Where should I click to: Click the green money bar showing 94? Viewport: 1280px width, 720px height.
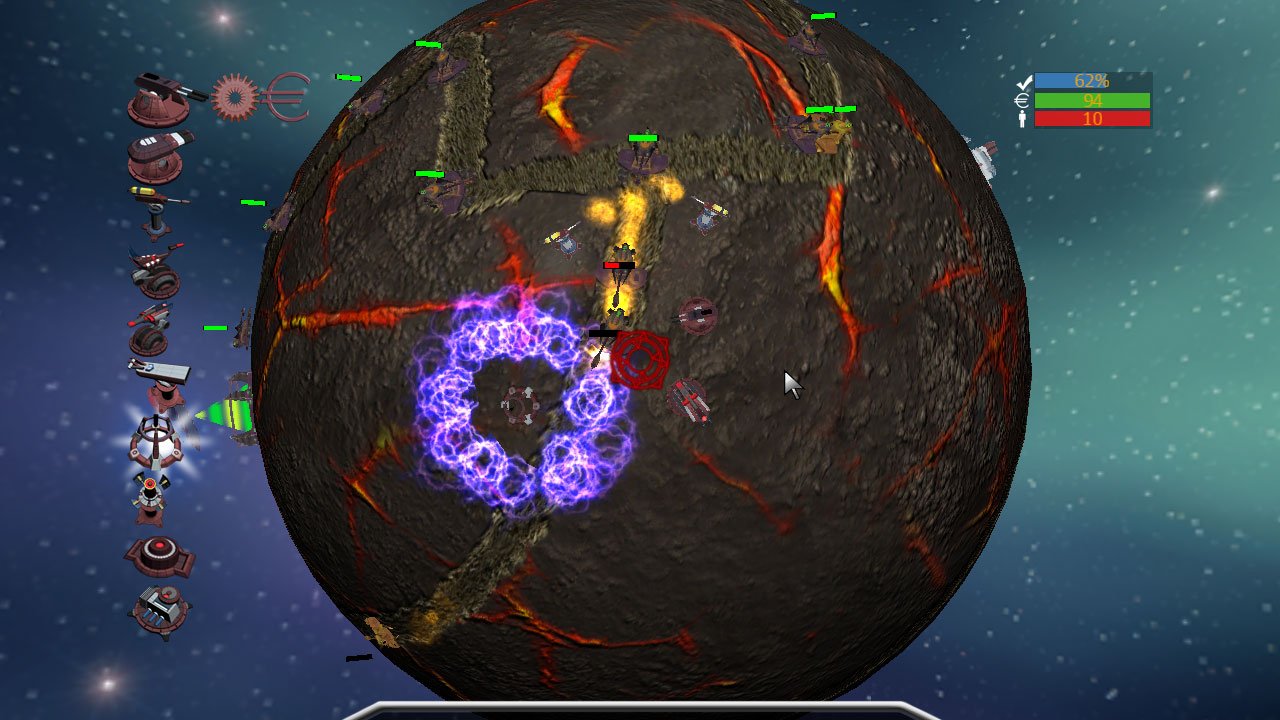1093,100
